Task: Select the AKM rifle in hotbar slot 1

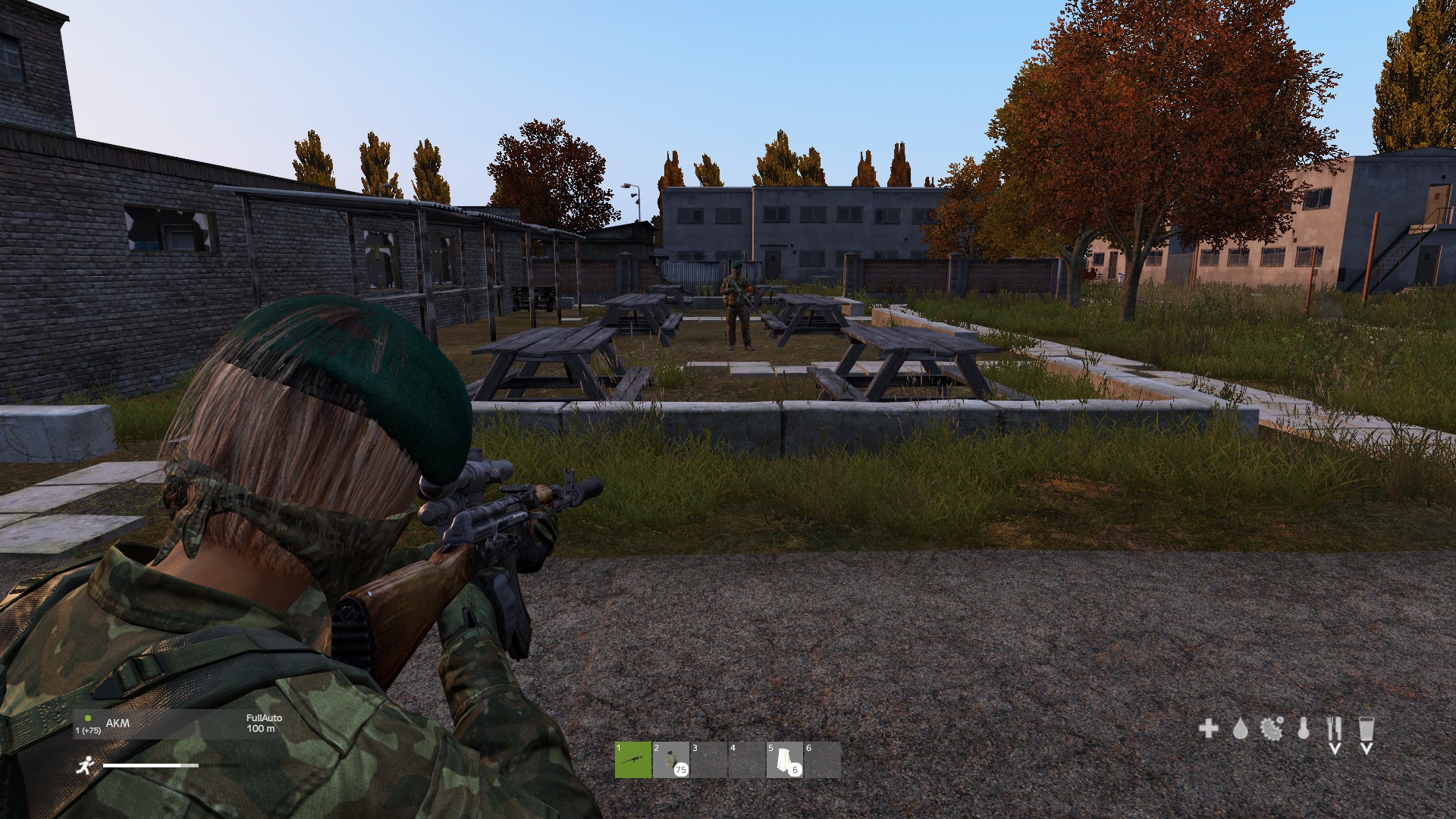Action: click(x=633, y=760)
